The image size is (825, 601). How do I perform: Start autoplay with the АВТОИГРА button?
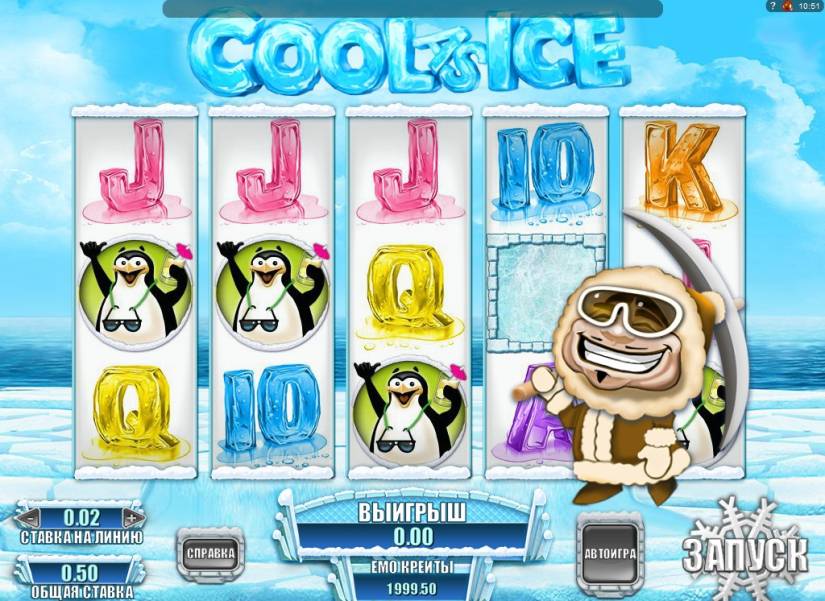click(609, 552)
